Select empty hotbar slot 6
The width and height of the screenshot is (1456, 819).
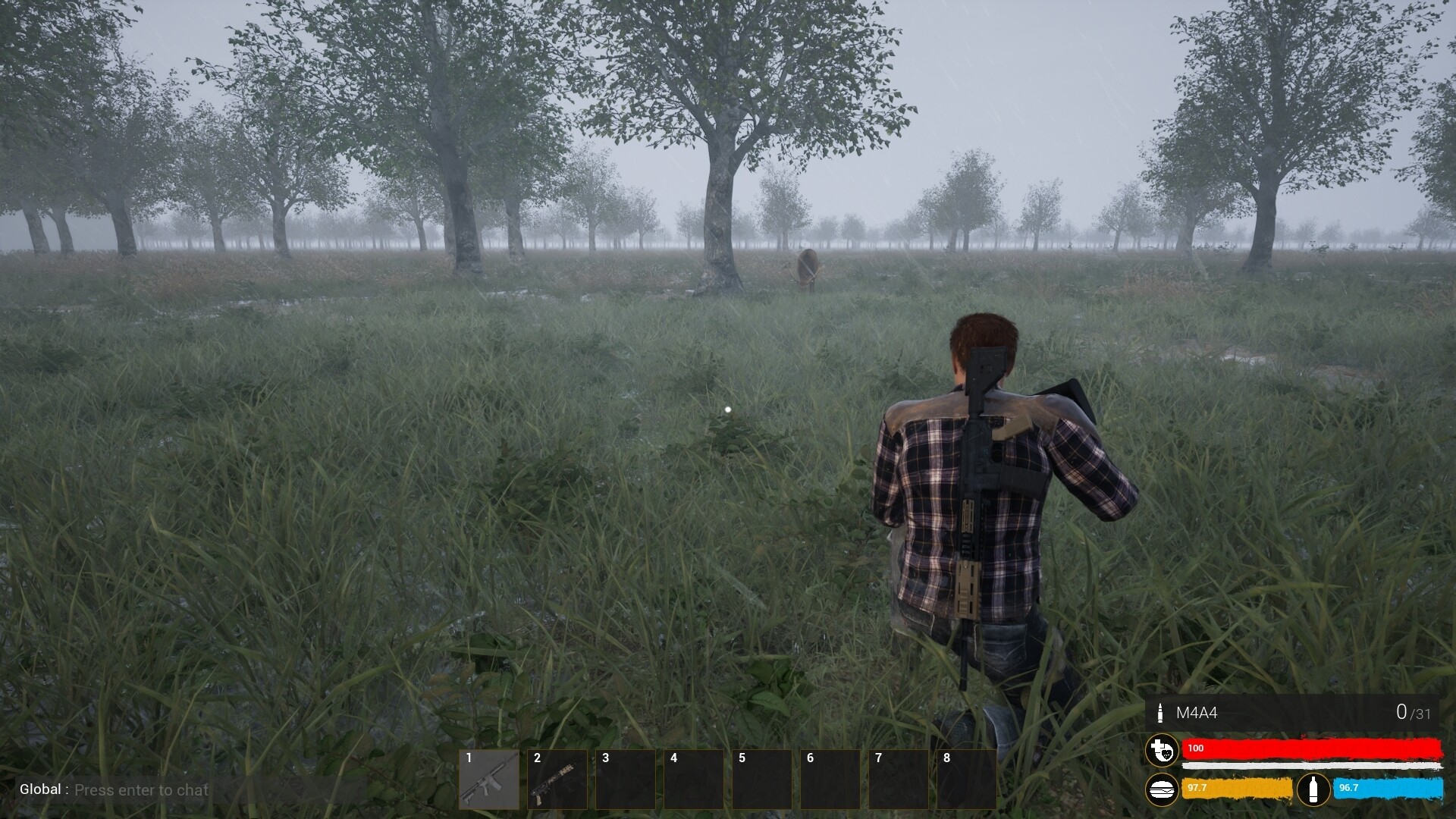[x=830, y=780]
